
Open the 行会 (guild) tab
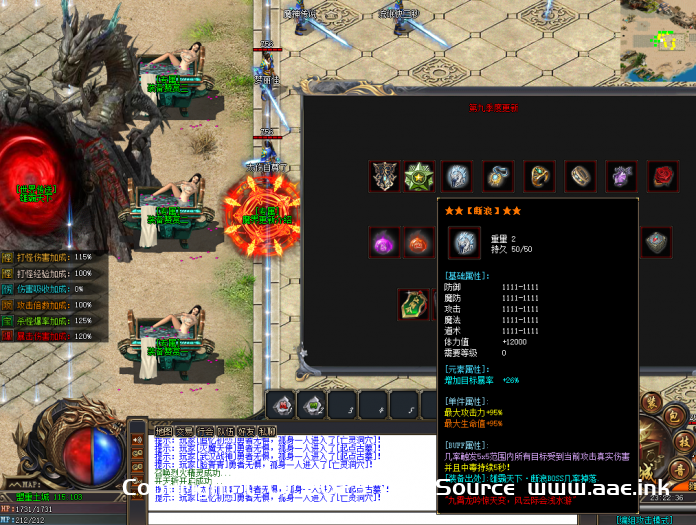tap(206, 431)
